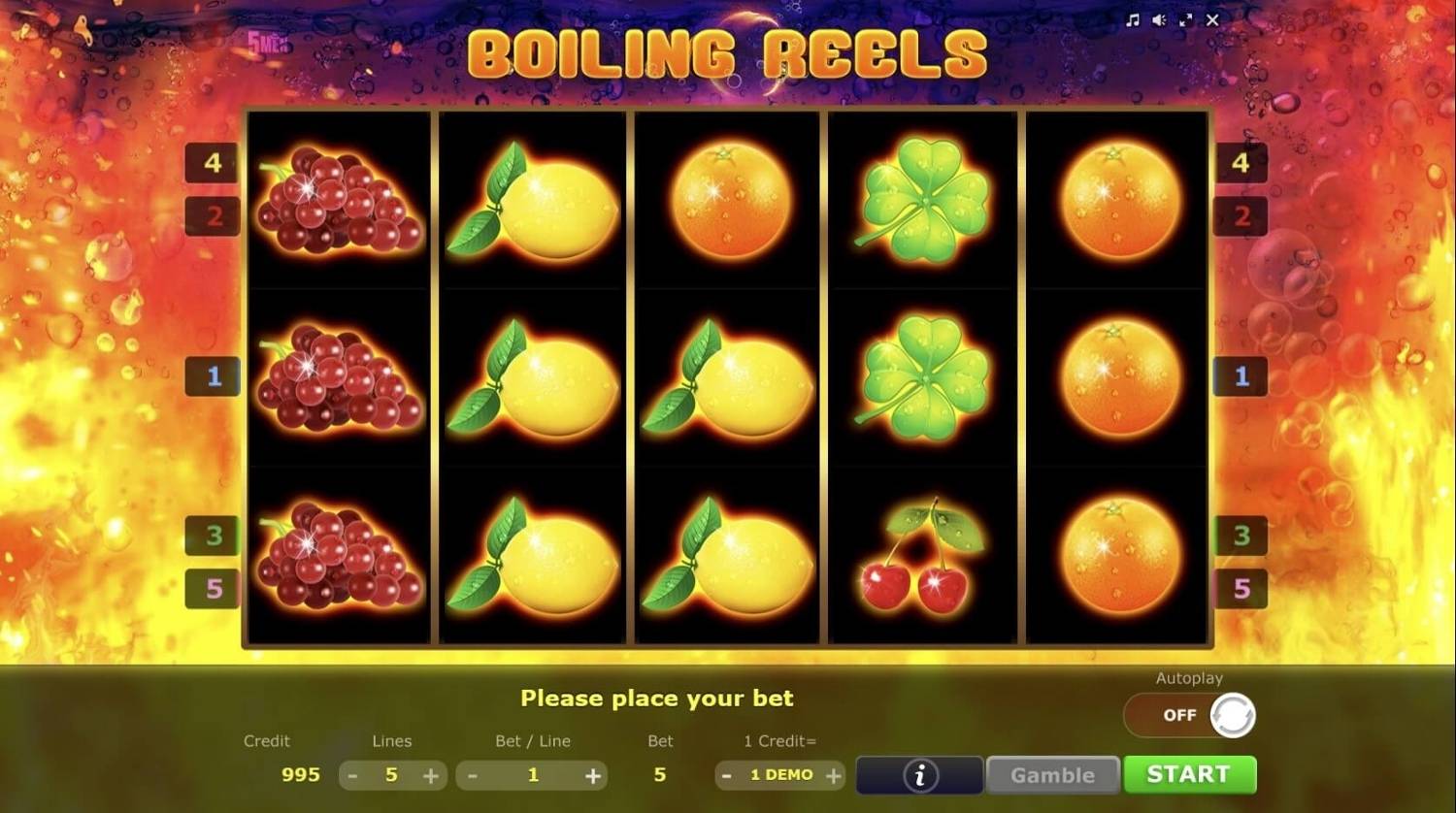Select payline 2 marker
Viewport: 1456px width, 813px height.
coord(213,216)
